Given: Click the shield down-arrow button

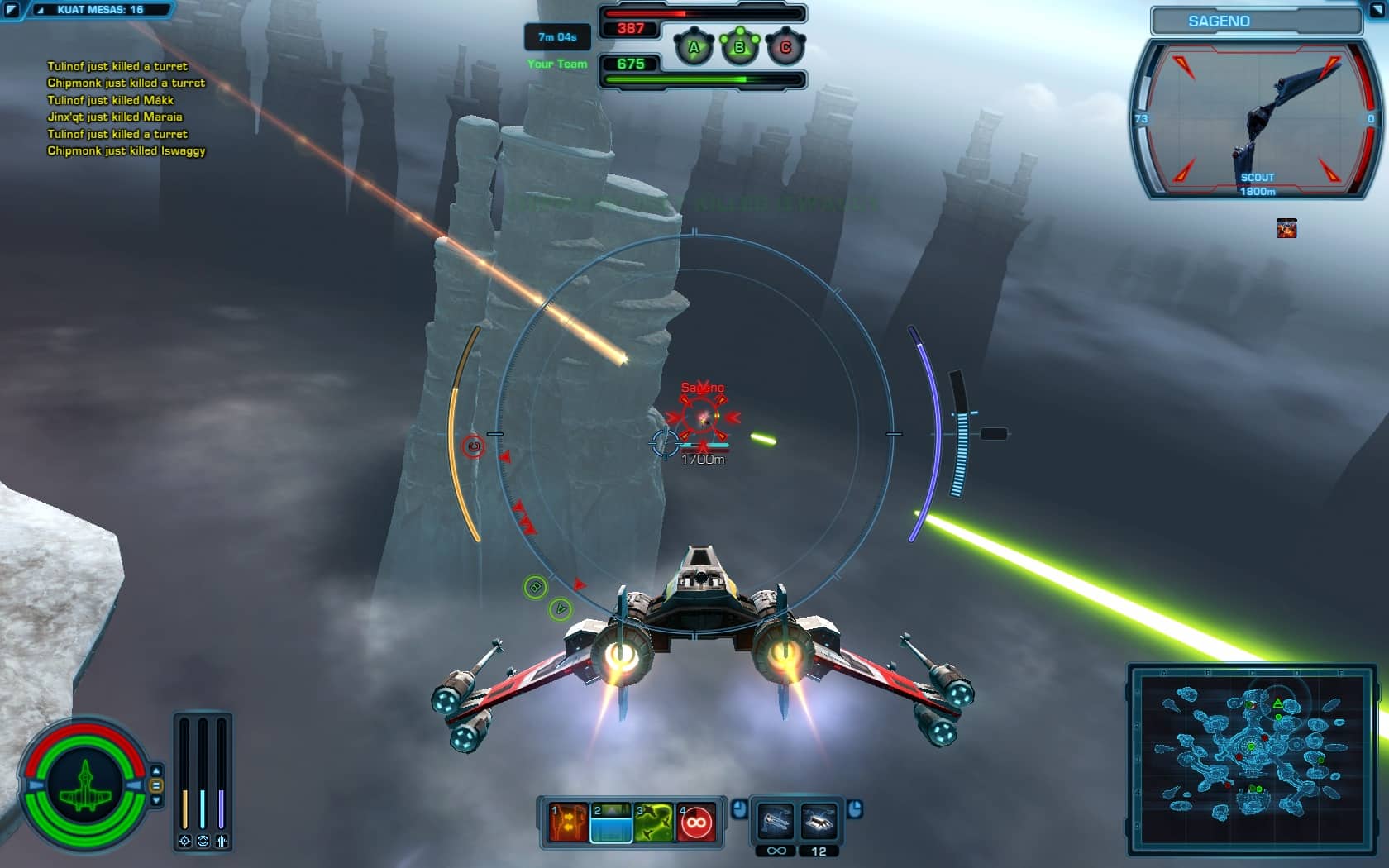Looking at the screenshot, I should tap(156, 799).
